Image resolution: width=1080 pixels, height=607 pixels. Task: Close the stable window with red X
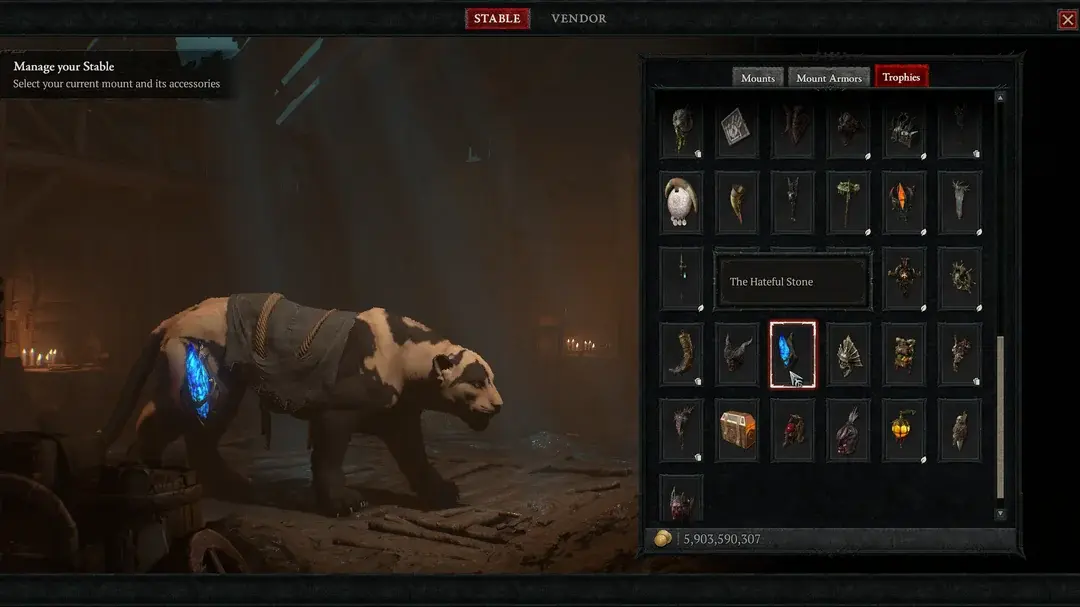coord(1067,19)
